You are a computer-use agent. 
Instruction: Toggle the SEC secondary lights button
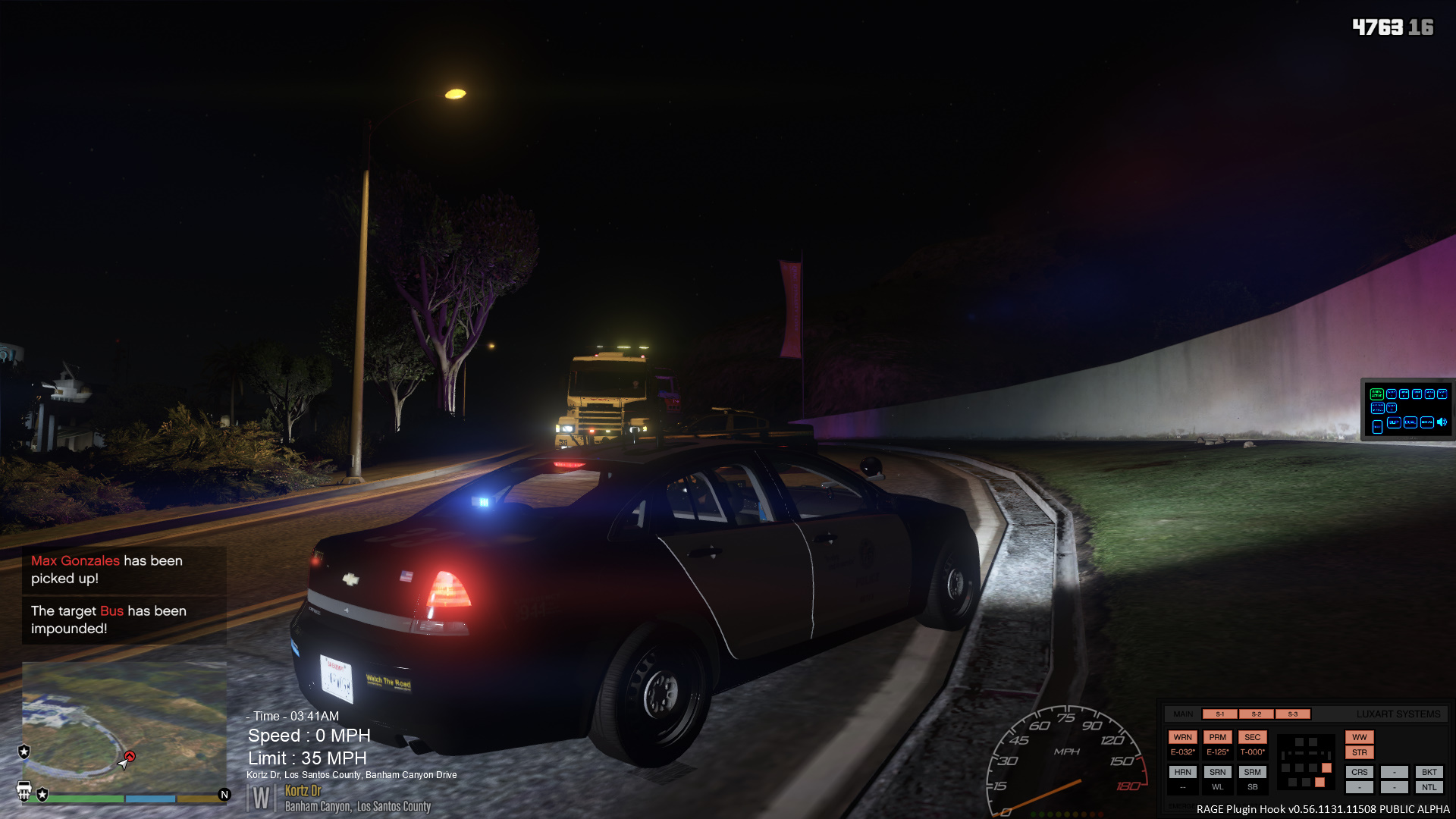coord(1252,737)
